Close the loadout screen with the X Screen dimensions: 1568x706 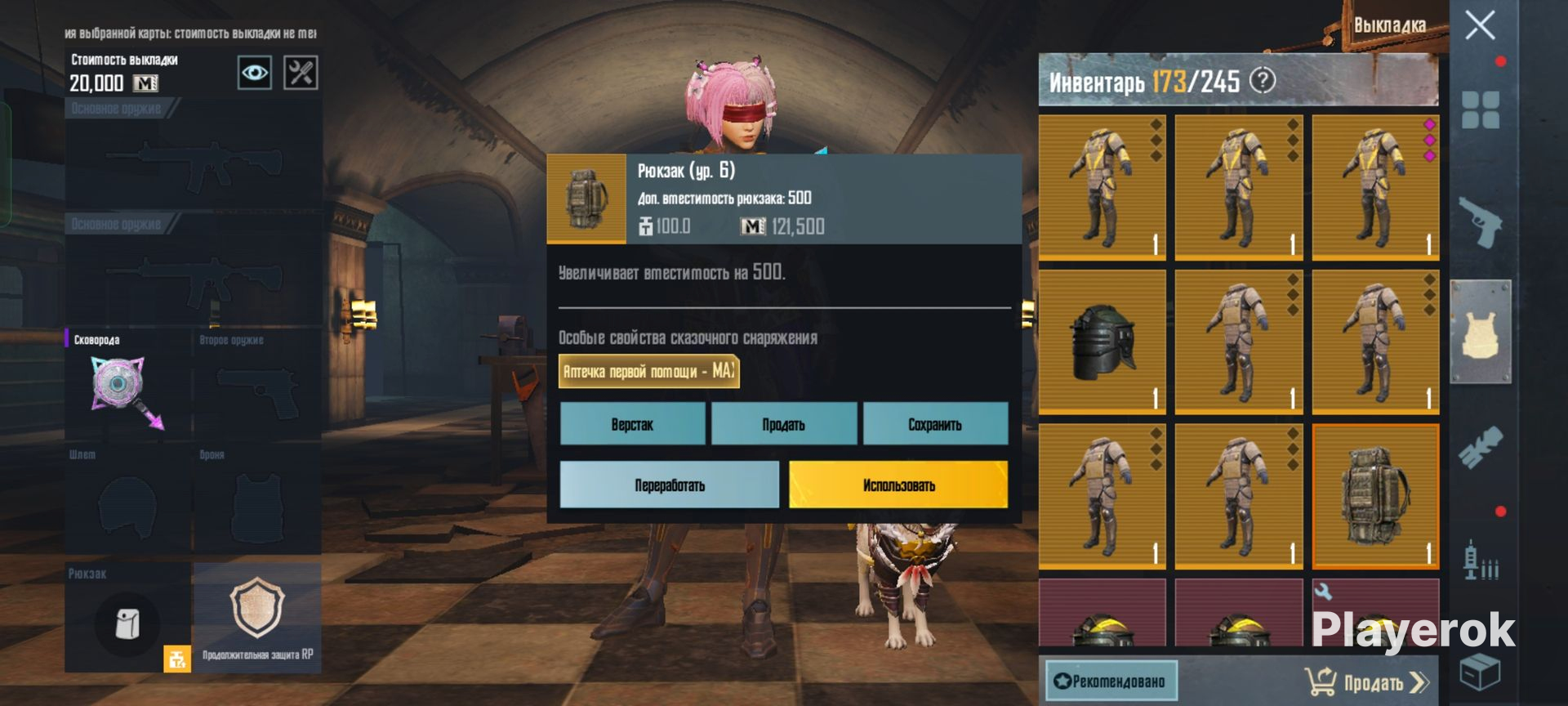pyautogui.click(x=1480, y=25)
